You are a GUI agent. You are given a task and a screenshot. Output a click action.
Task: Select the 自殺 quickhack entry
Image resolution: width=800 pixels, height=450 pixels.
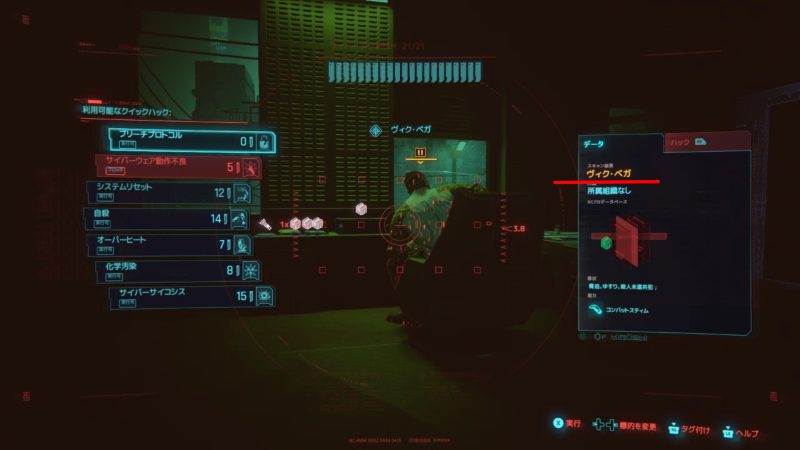(166, 218)
